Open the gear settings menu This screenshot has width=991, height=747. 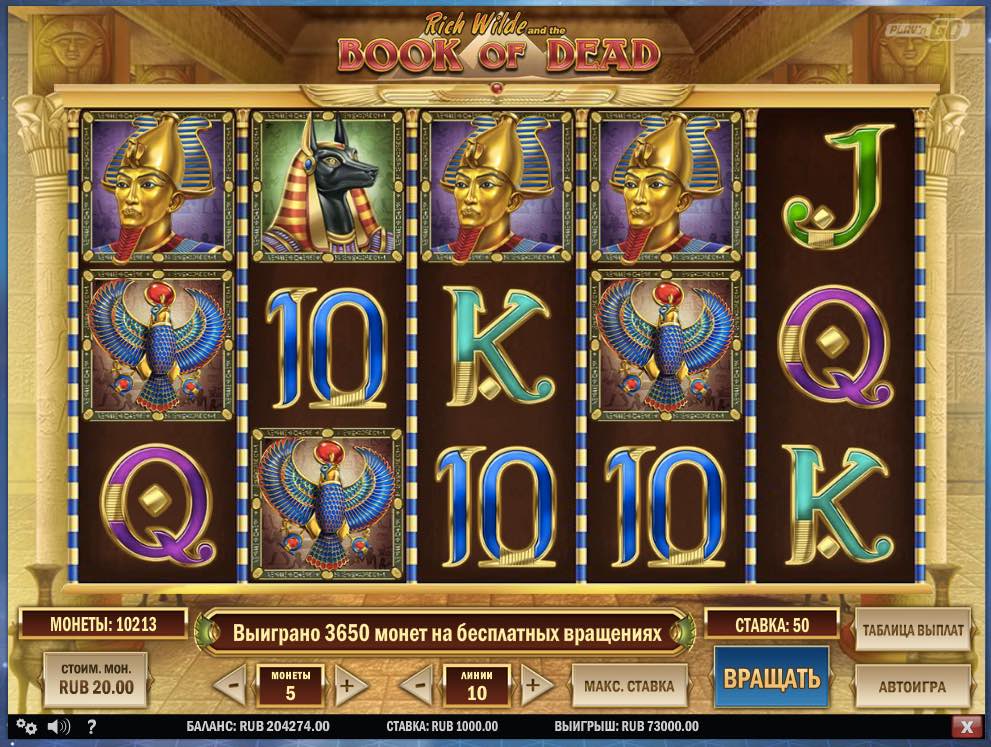pos(26,727)
